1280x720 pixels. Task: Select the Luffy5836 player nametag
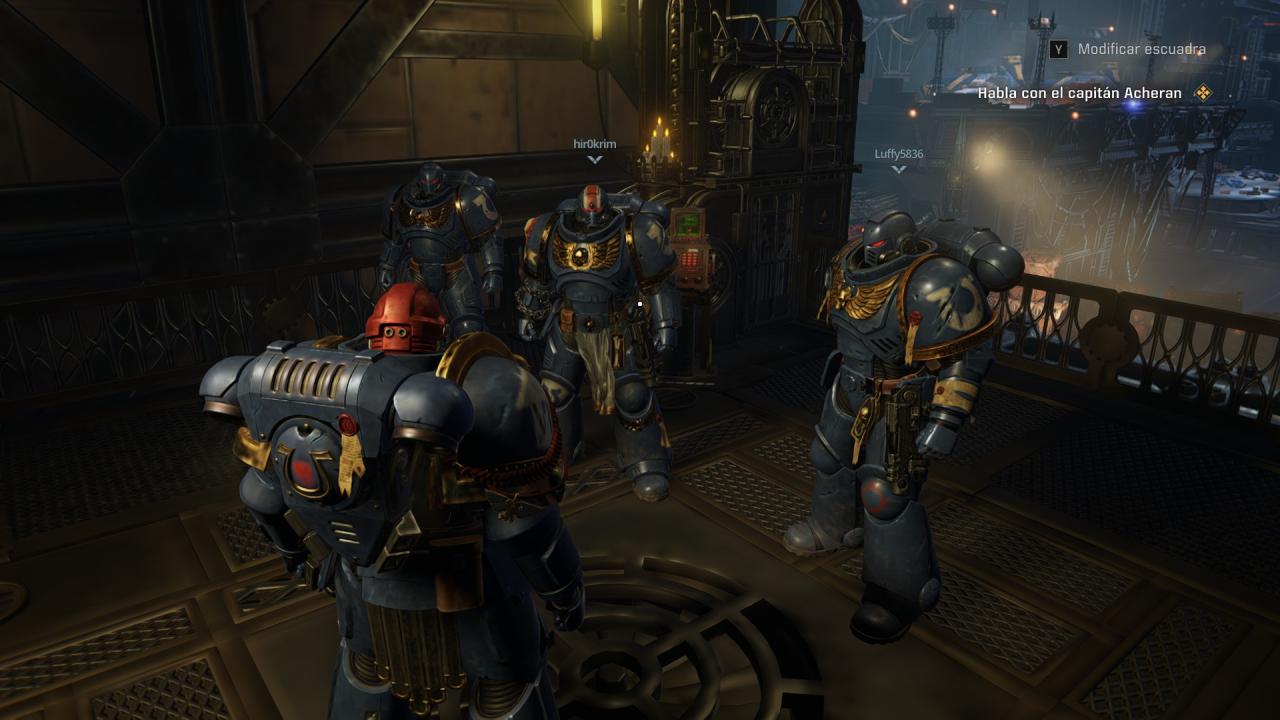898,154
